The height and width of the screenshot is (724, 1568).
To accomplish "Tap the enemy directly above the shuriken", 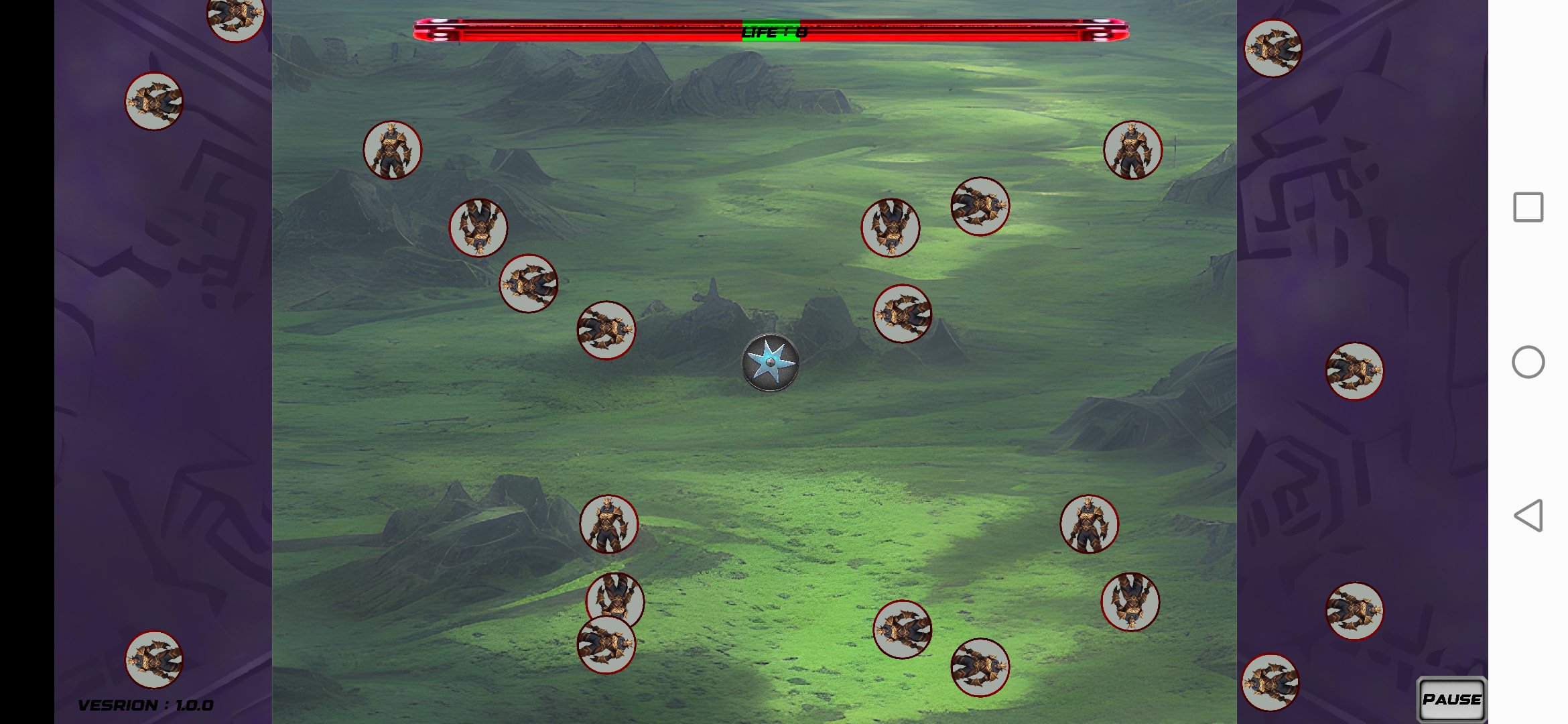I will (x=891, y=228).
